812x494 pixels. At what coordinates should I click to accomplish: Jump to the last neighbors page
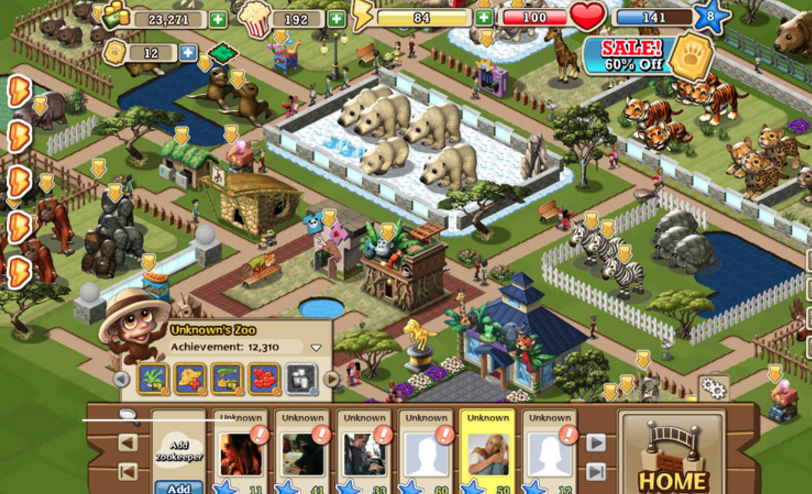pos(595,472)
